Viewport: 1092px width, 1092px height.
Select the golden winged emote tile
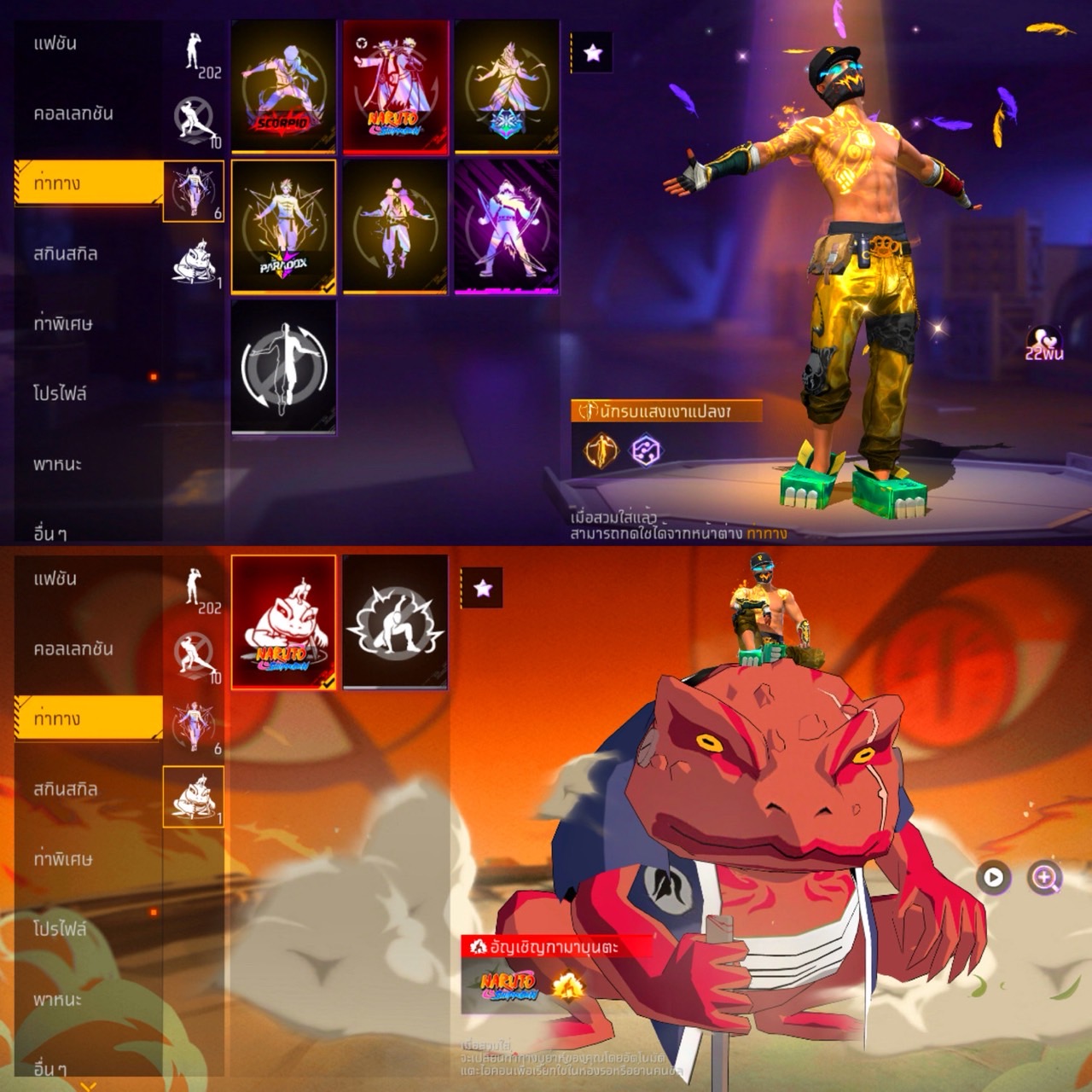click(x=507, y=87)
